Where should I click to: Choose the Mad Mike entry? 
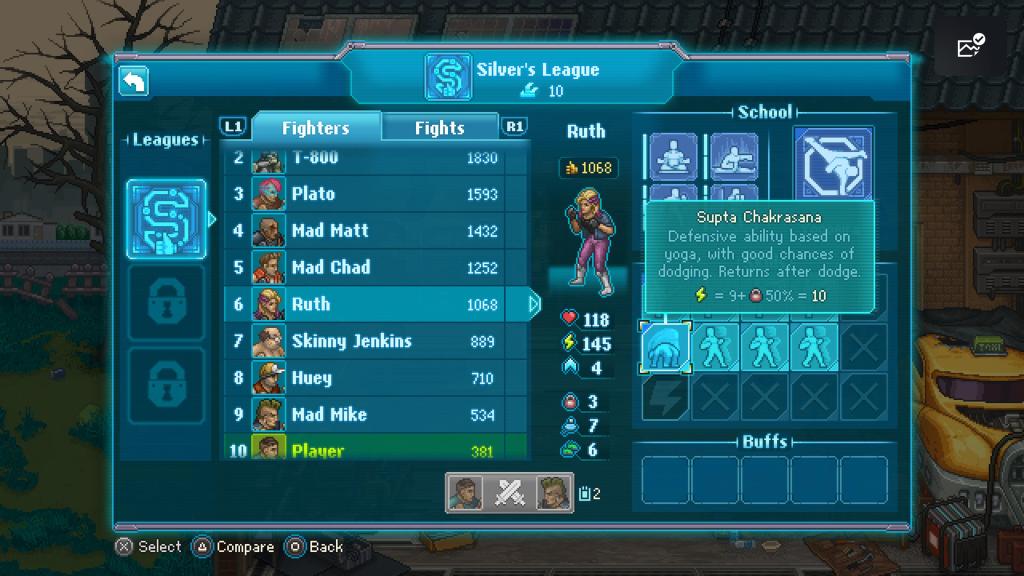click(x=375, y=415)
